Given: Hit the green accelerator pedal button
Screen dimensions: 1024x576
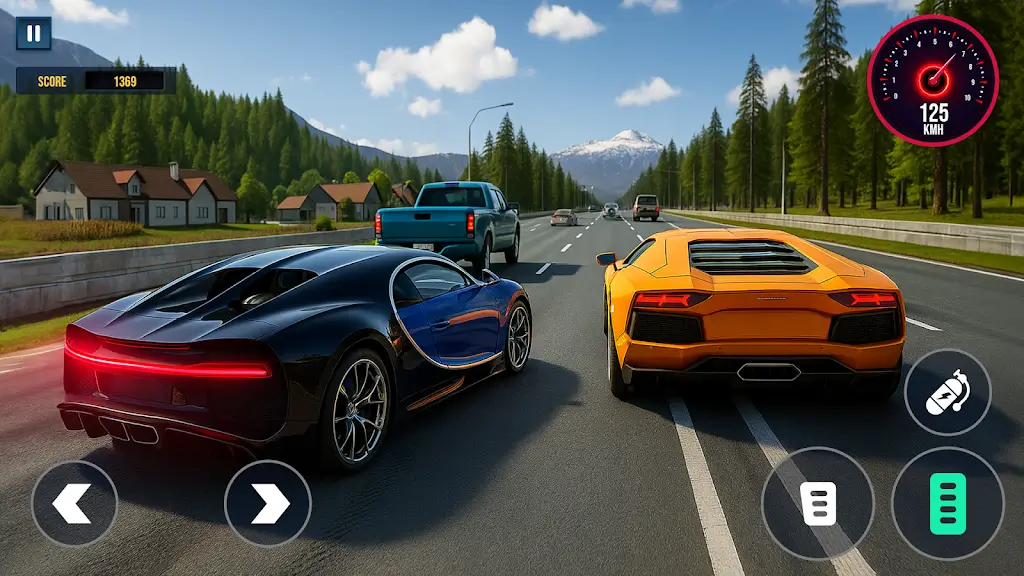Looking at the screenshot, I should pyautogui.click(x=947, y=503).
